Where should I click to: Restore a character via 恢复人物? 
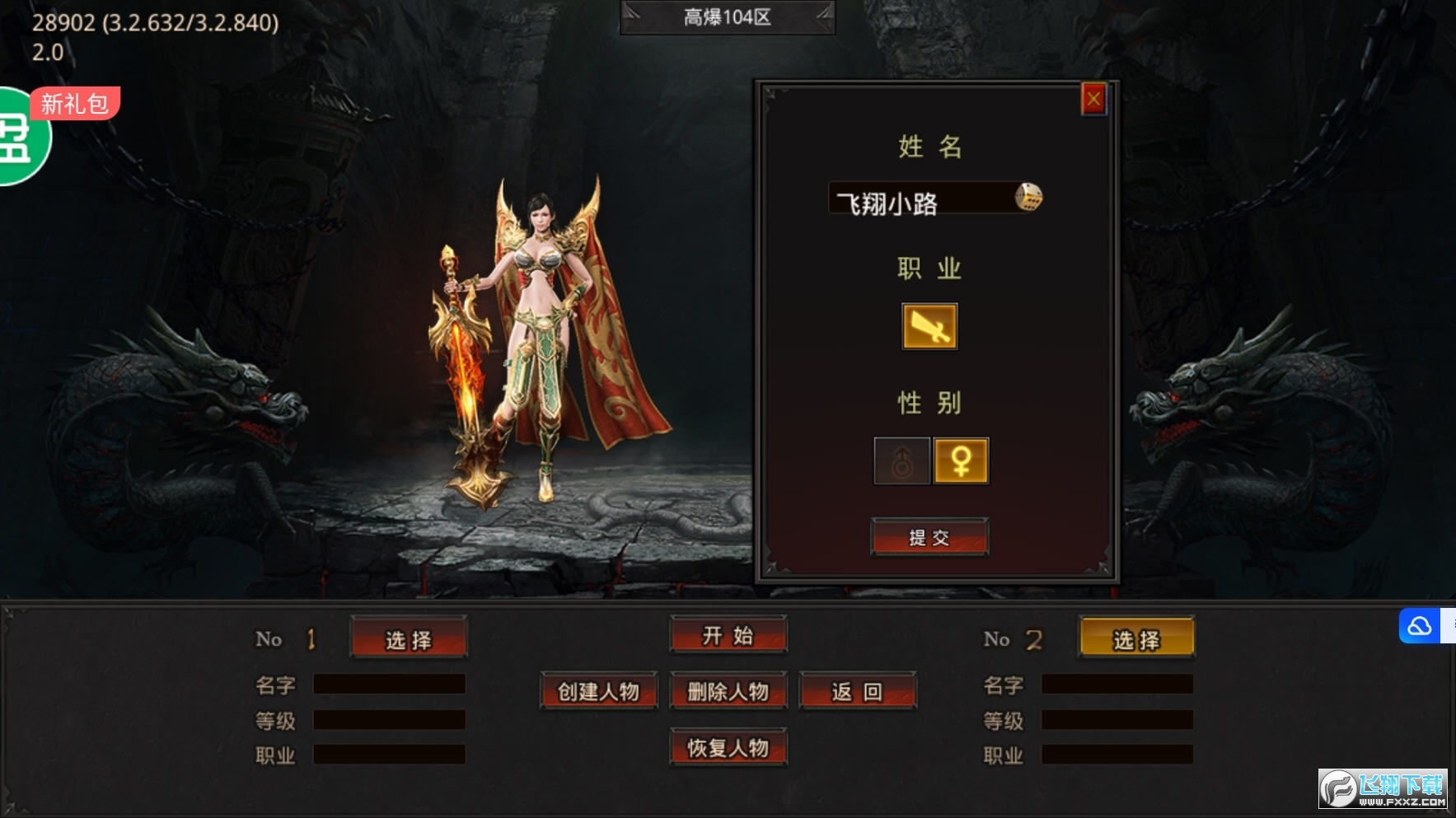click(x=728, y=747)
